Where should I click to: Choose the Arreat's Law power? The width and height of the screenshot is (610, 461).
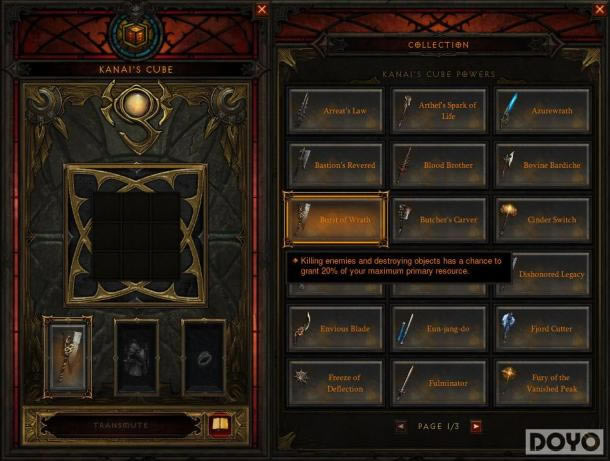click(x=335, y=109)
